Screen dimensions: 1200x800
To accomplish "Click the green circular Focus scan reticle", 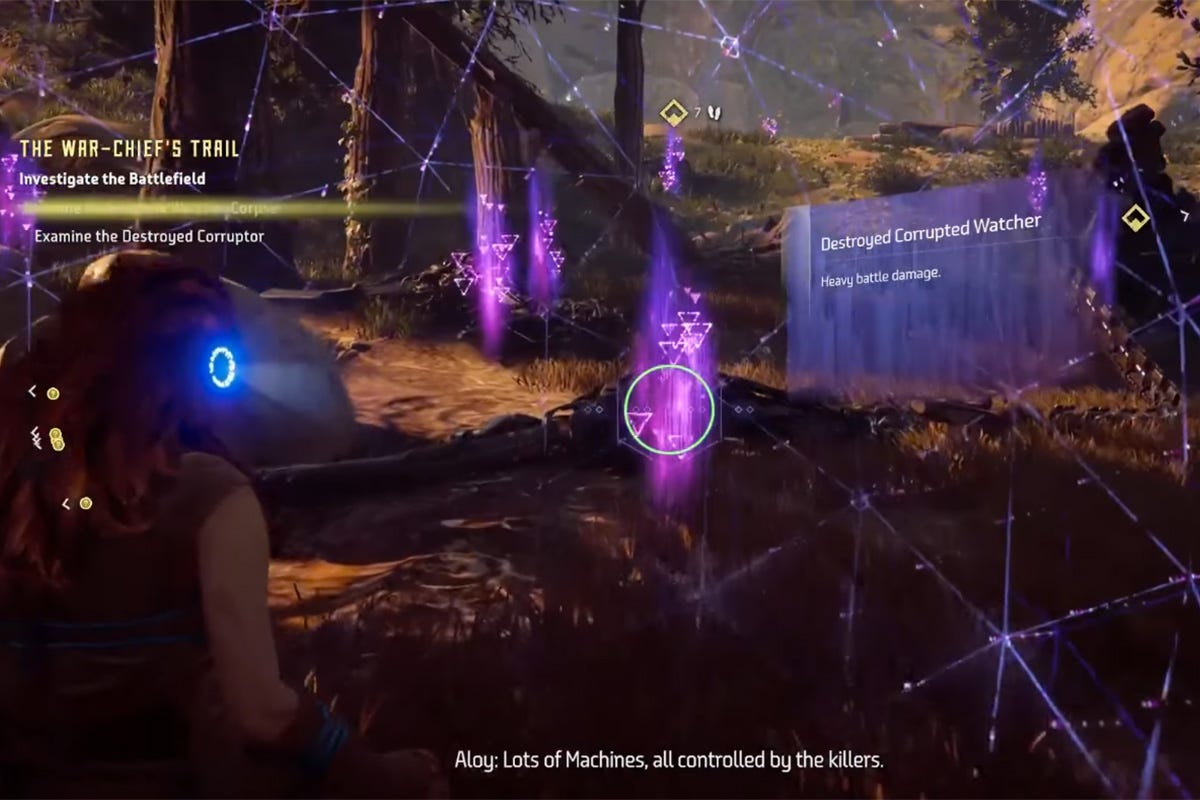I will pos(669,409).
